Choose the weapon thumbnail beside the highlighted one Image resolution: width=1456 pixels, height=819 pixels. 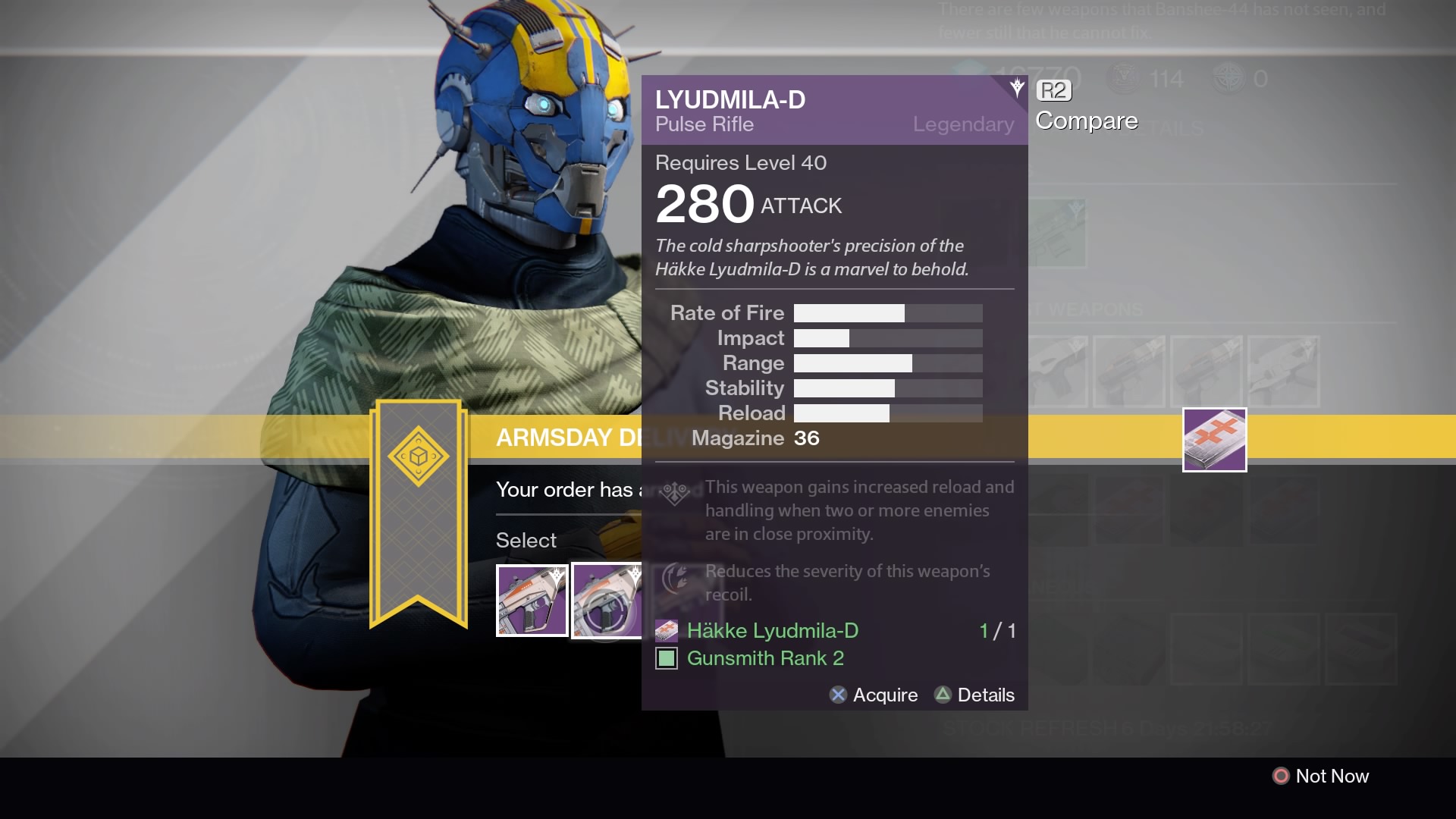tap(532, 601)
